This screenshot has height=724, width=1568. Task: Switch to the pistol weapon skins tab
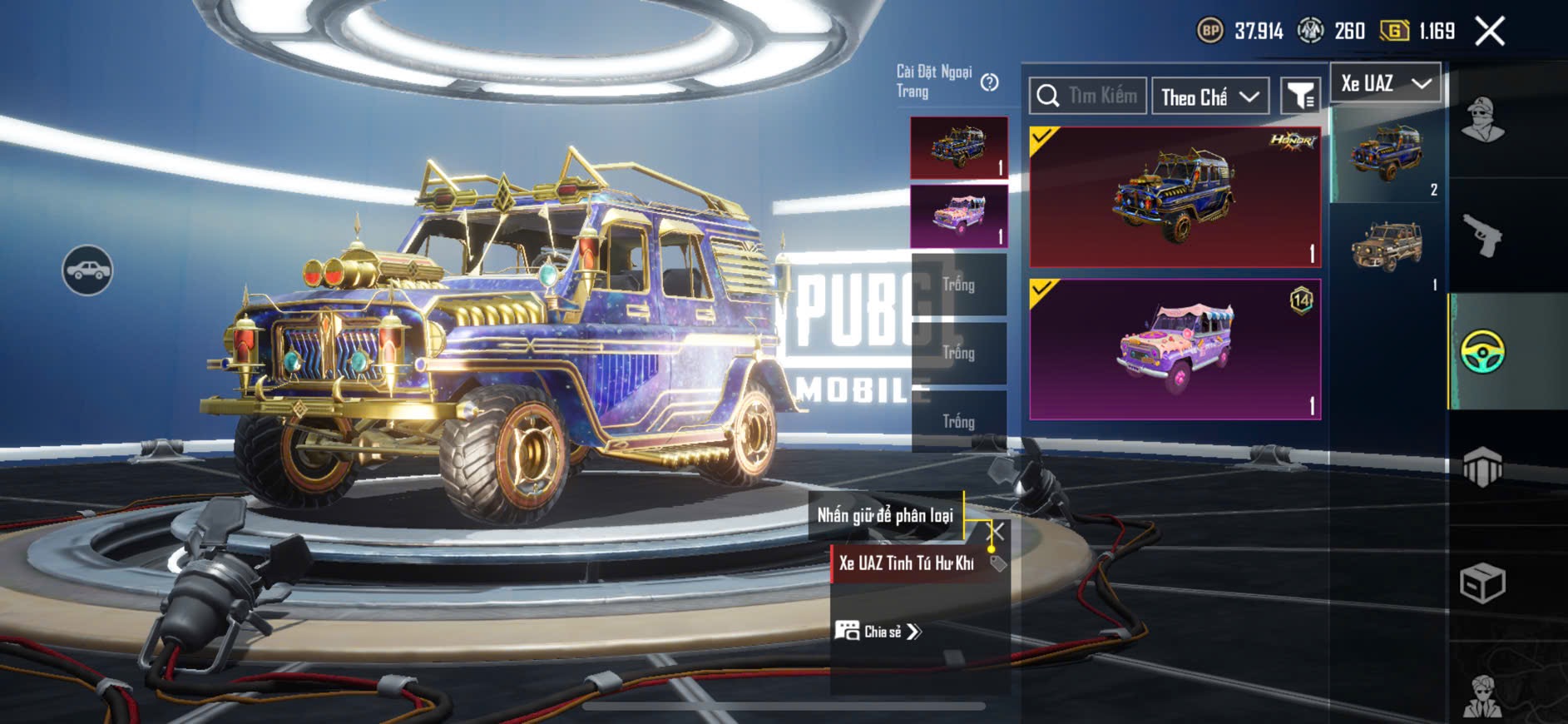pyautogui.click(x=1482, y=236)
